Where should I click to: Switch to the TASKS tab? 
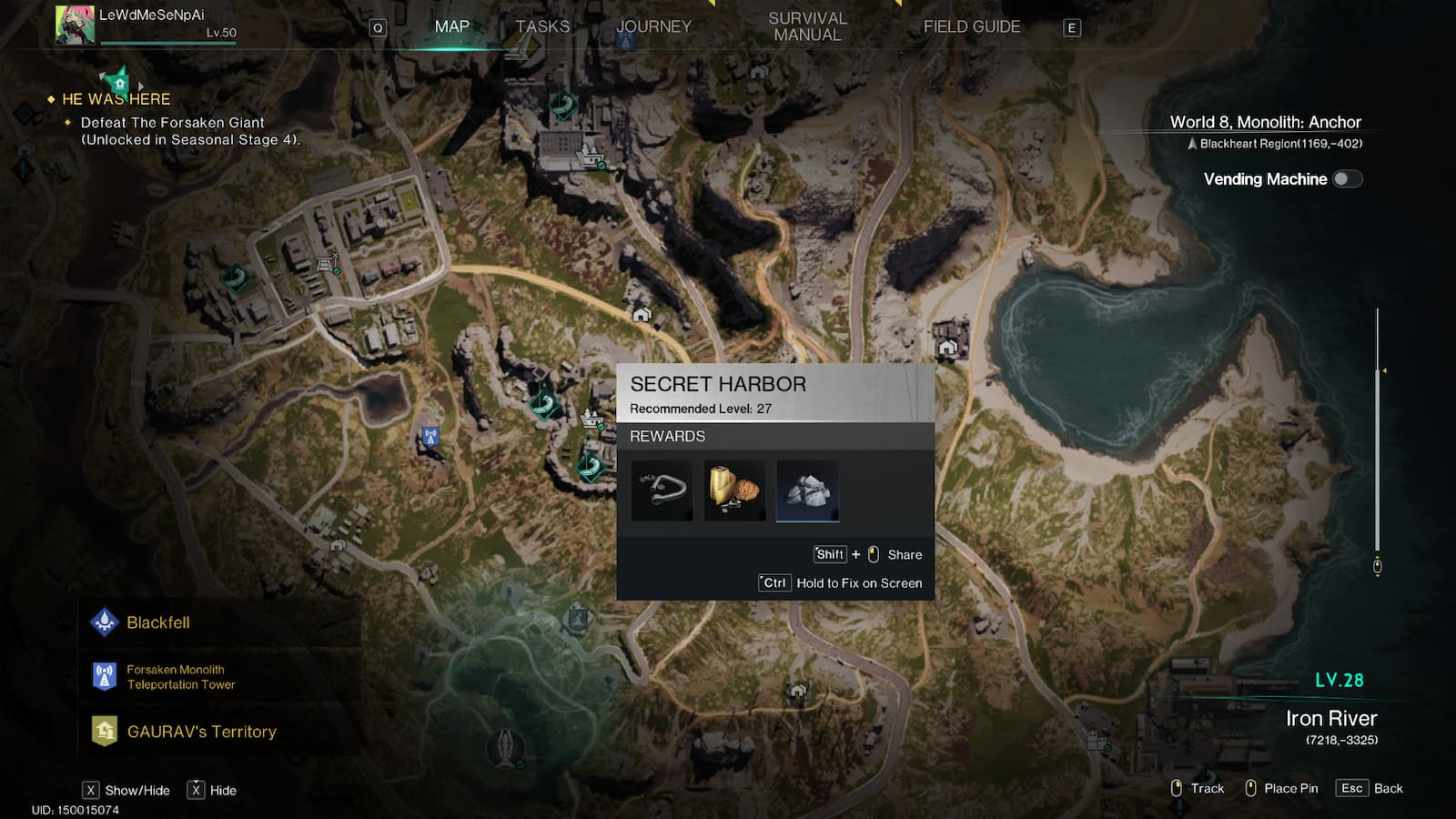click(x=542, y=26)
